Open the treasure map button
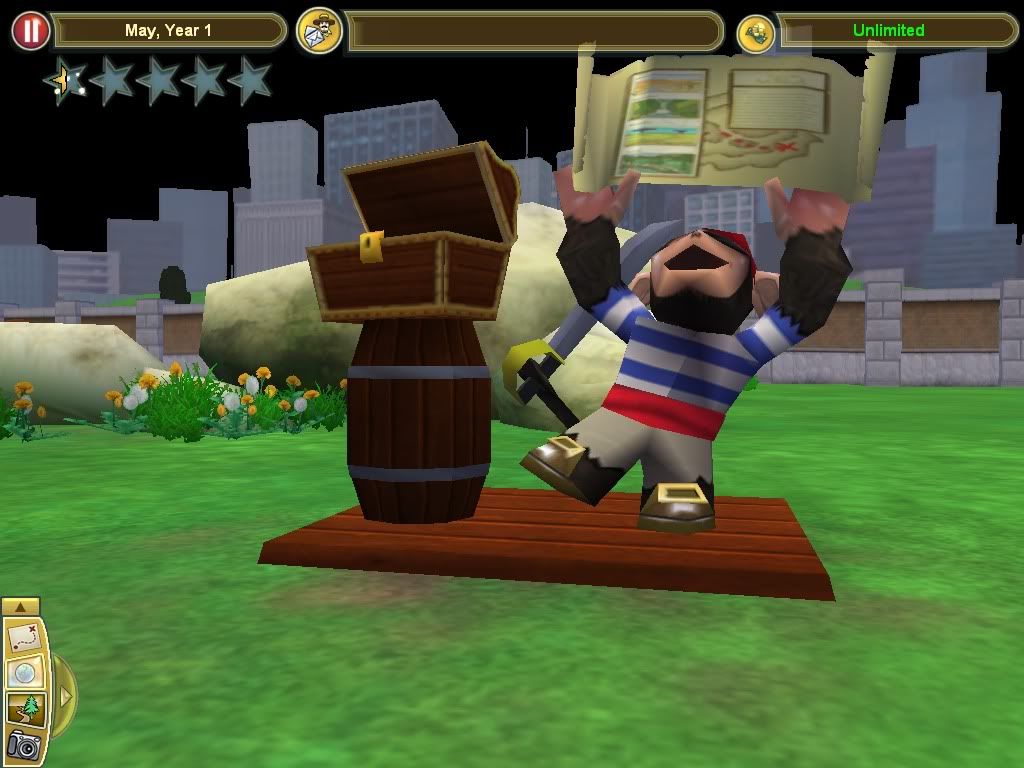 (x=22, y=636)
